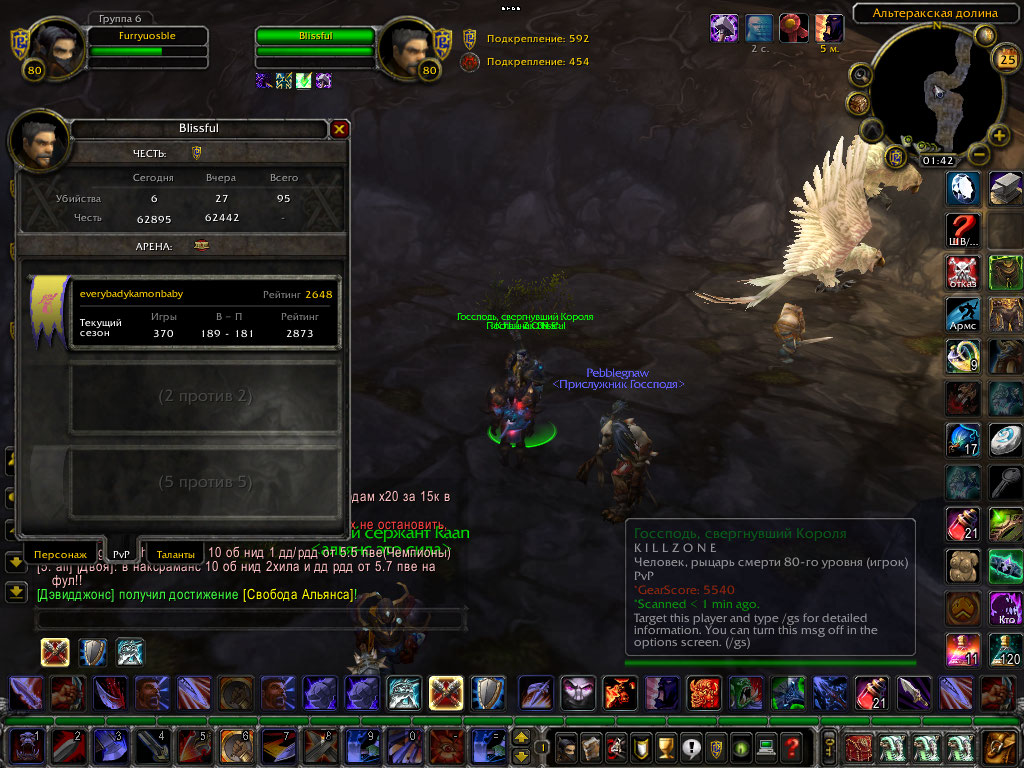This screenshot has height=768, width=1024.
Task: Switch to the Персонаж tab
Action: (x=61, y=553)
